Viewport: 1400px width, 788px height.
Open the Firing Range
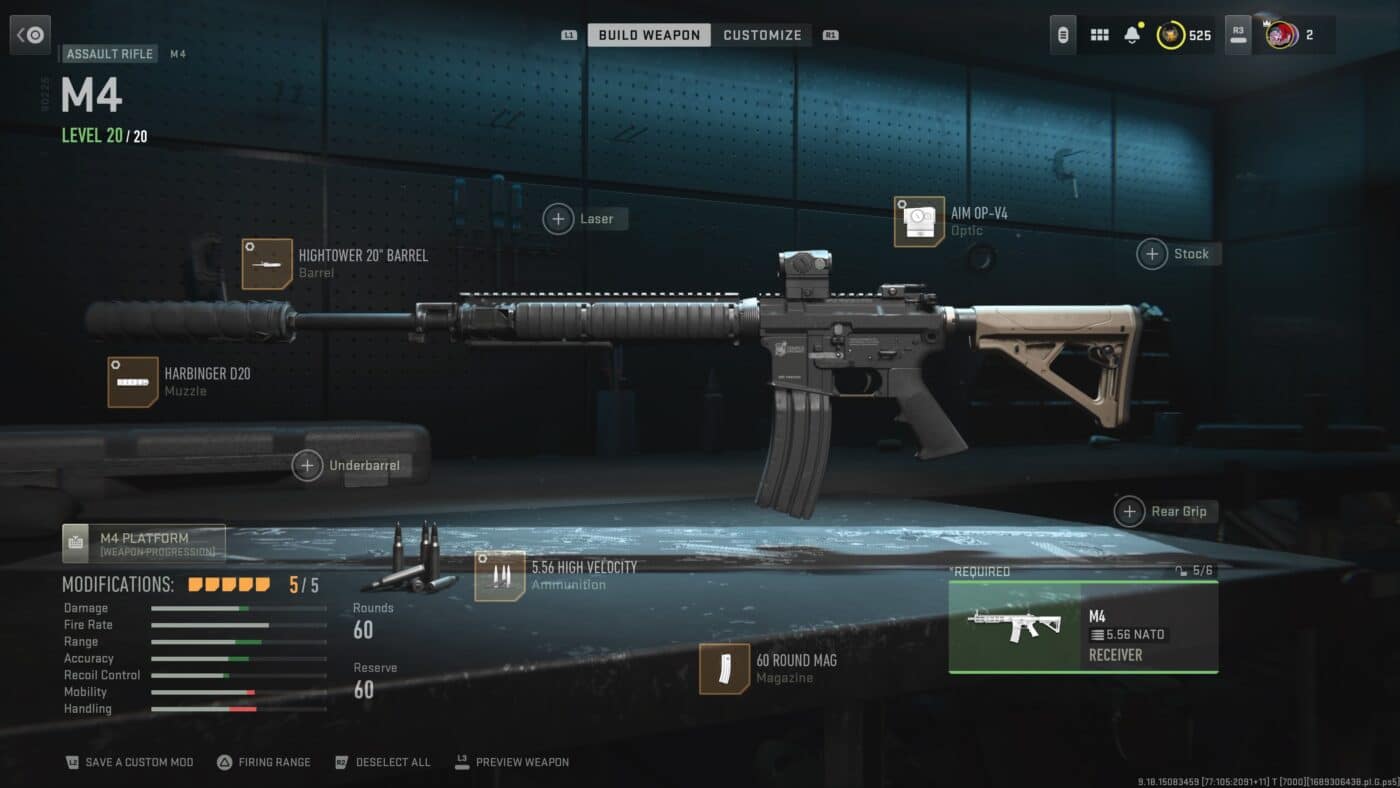(264, 761)
